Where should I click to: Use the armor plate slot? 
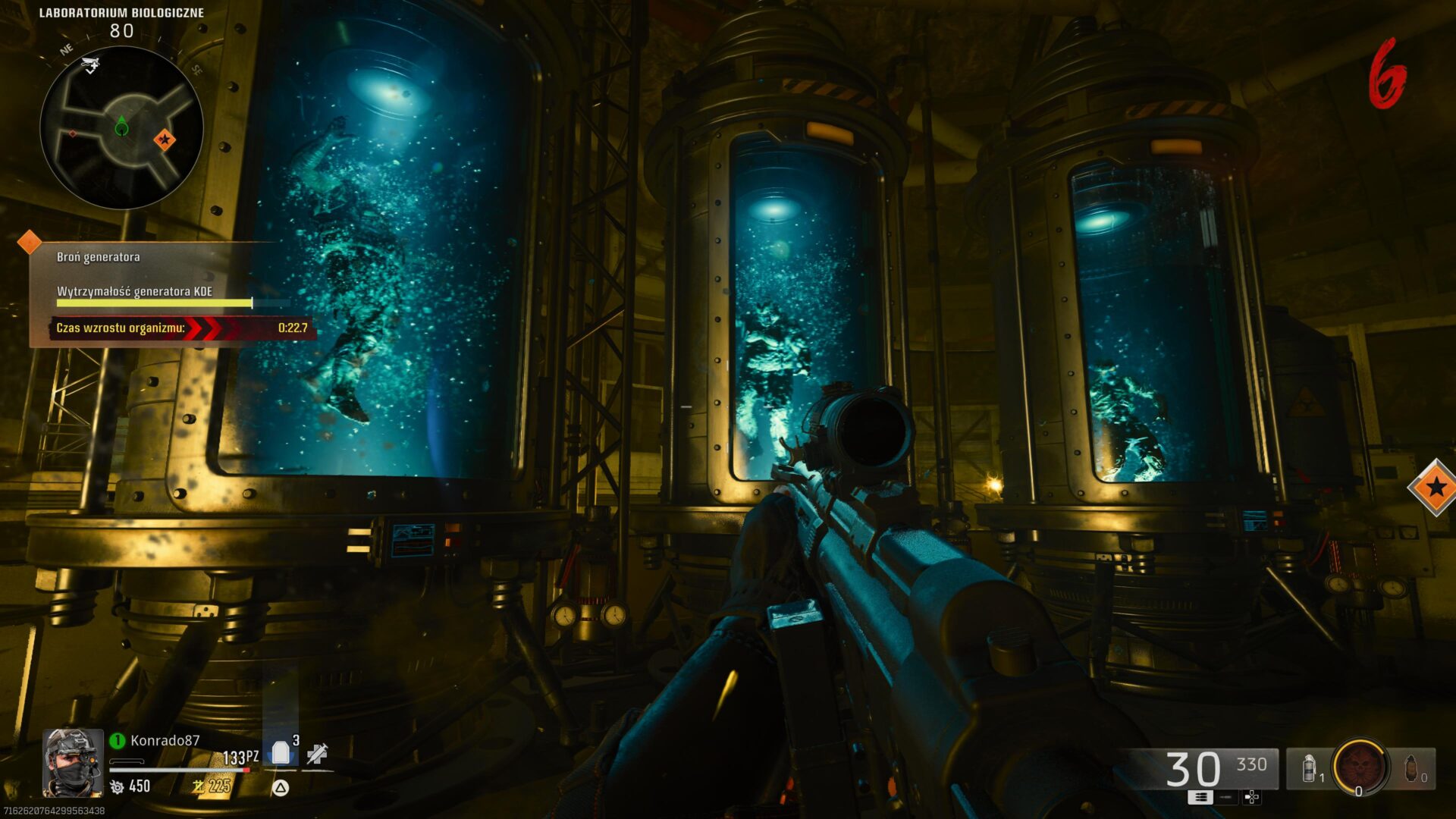coord(281,753)
